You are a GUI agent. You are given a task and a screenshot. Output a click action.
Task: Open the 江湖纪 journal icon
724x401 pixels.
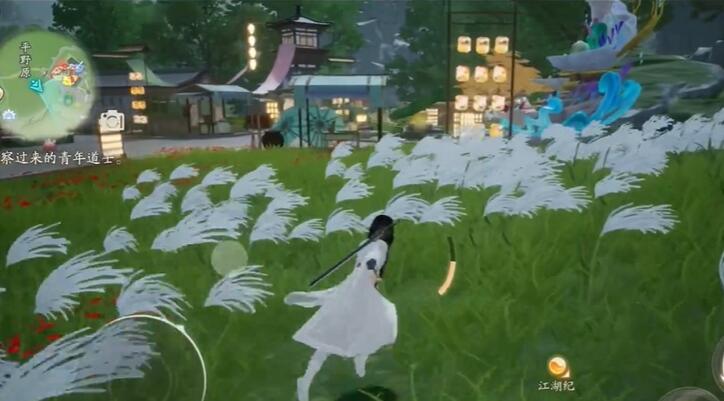coord(557,367)
